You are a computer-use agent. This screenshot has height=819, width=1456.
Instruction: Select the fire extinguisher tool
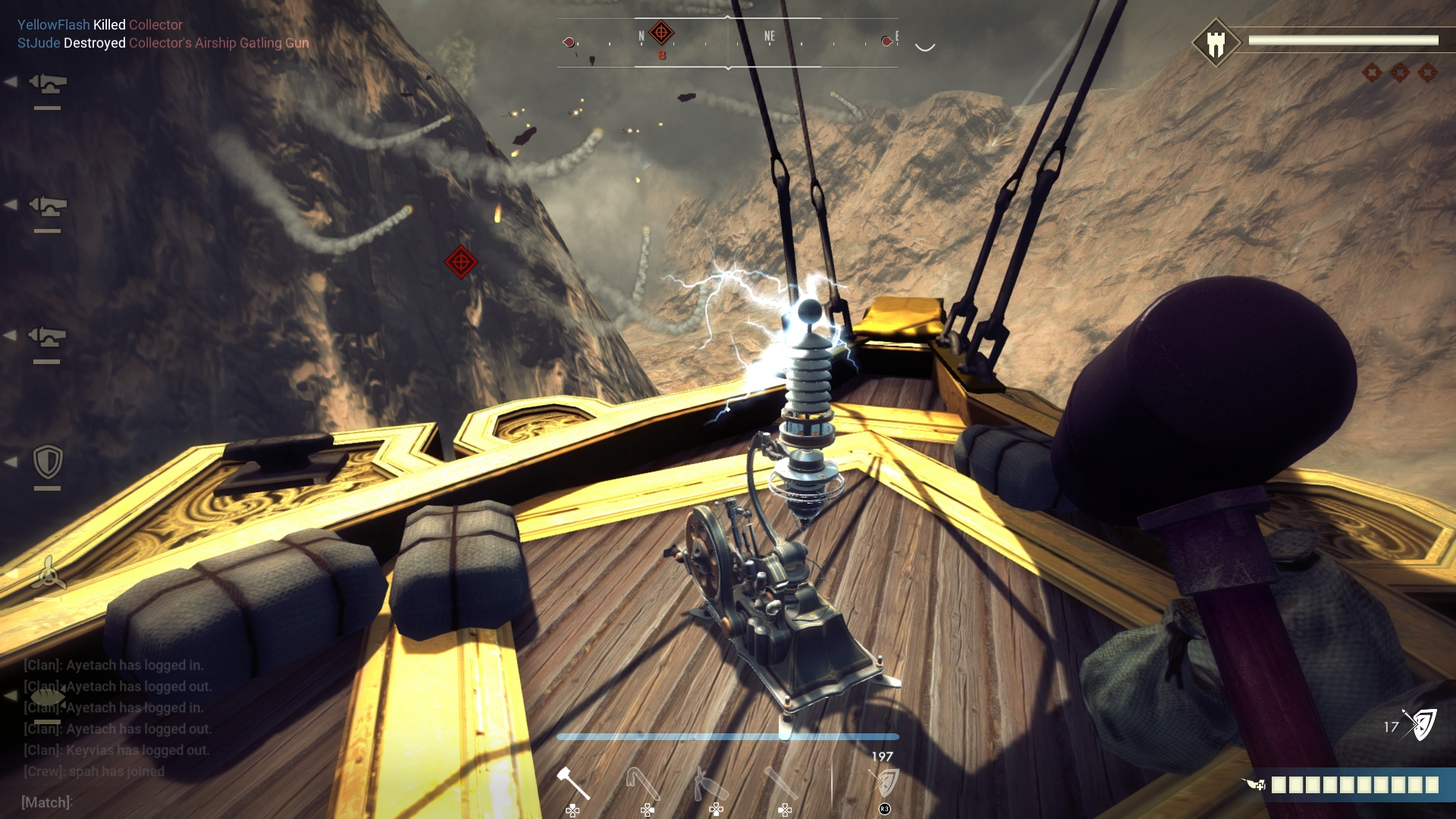tap(709, 781)
